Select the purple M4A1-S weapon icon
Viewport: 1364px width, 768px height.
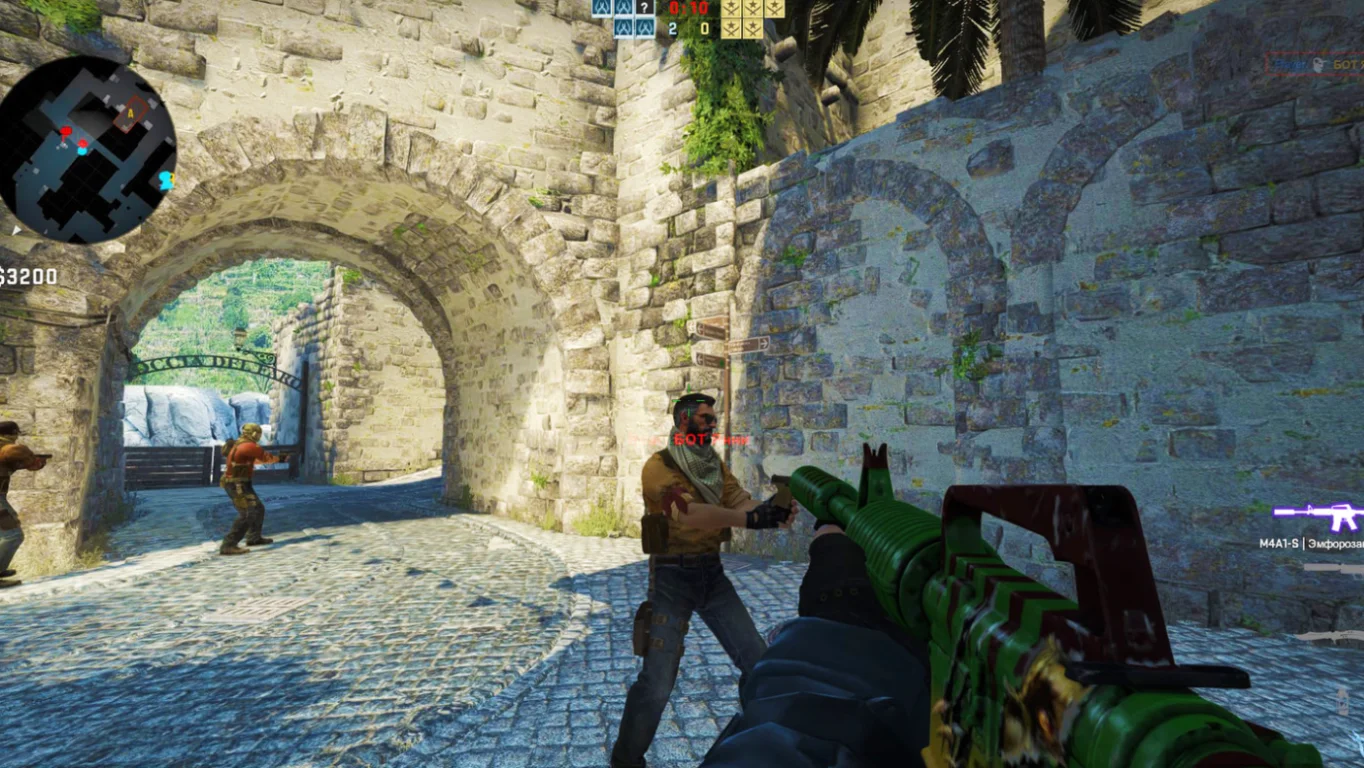(x=1318, y=516)
